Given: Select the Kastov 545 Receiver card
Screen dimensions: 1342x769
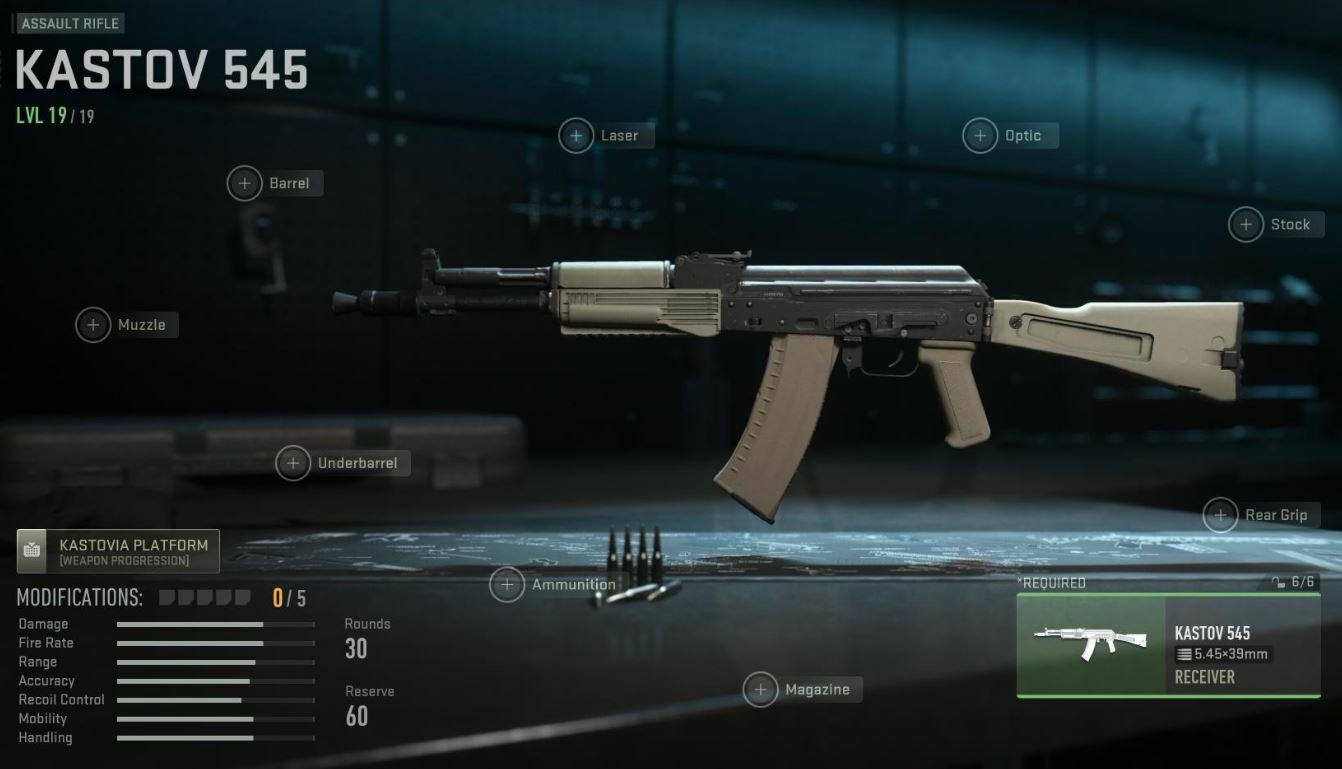Looking at the screenshot, I should pos(1167,645).
